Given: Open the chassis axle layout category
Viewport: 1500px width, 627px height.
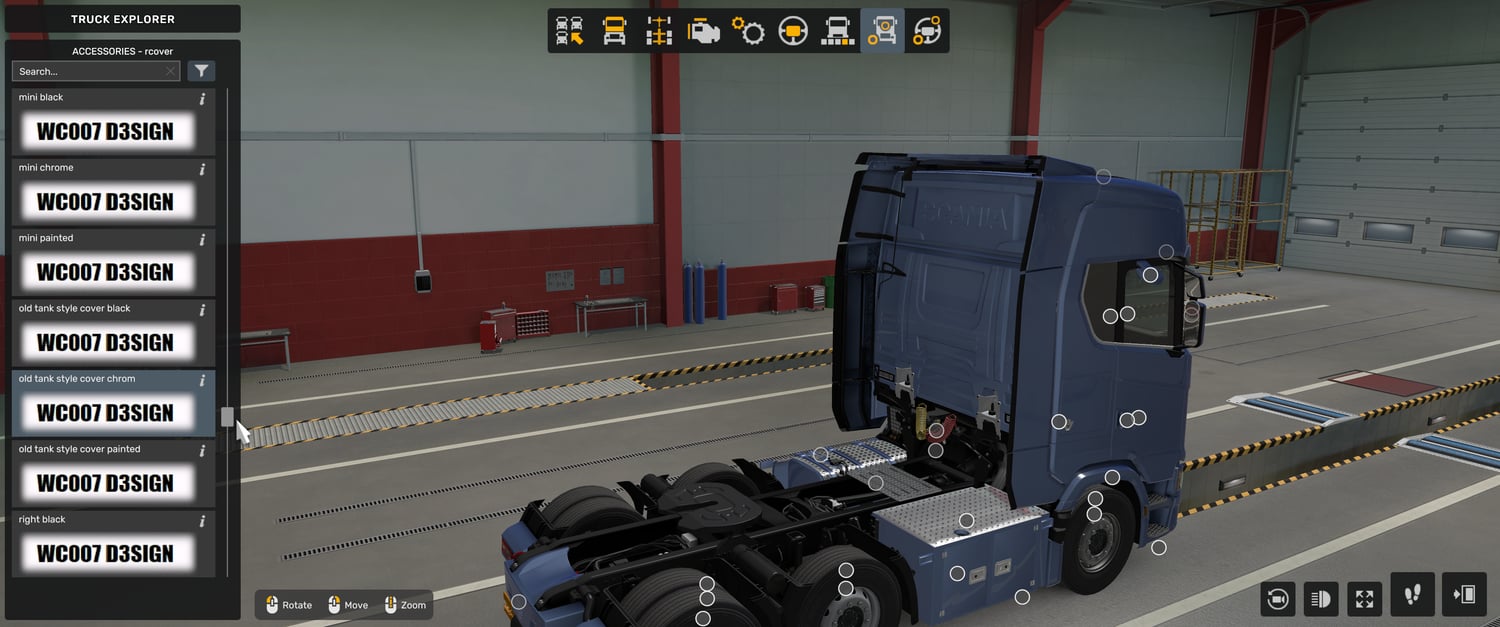Looking at the screenshot, I should (x=659, y=31).
